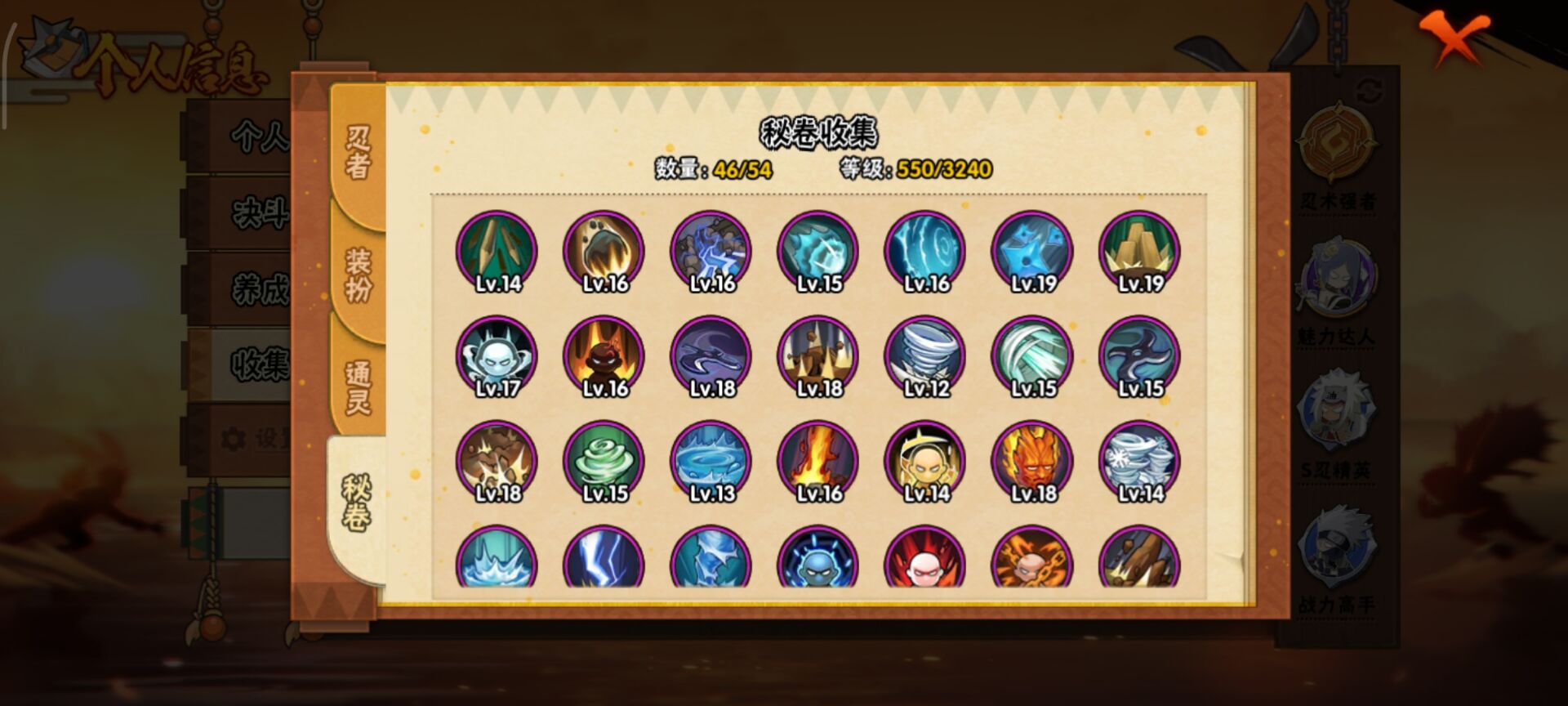Click the fire face mask scroll Lv.18
1568x706 pixels.
(1032, 461)
